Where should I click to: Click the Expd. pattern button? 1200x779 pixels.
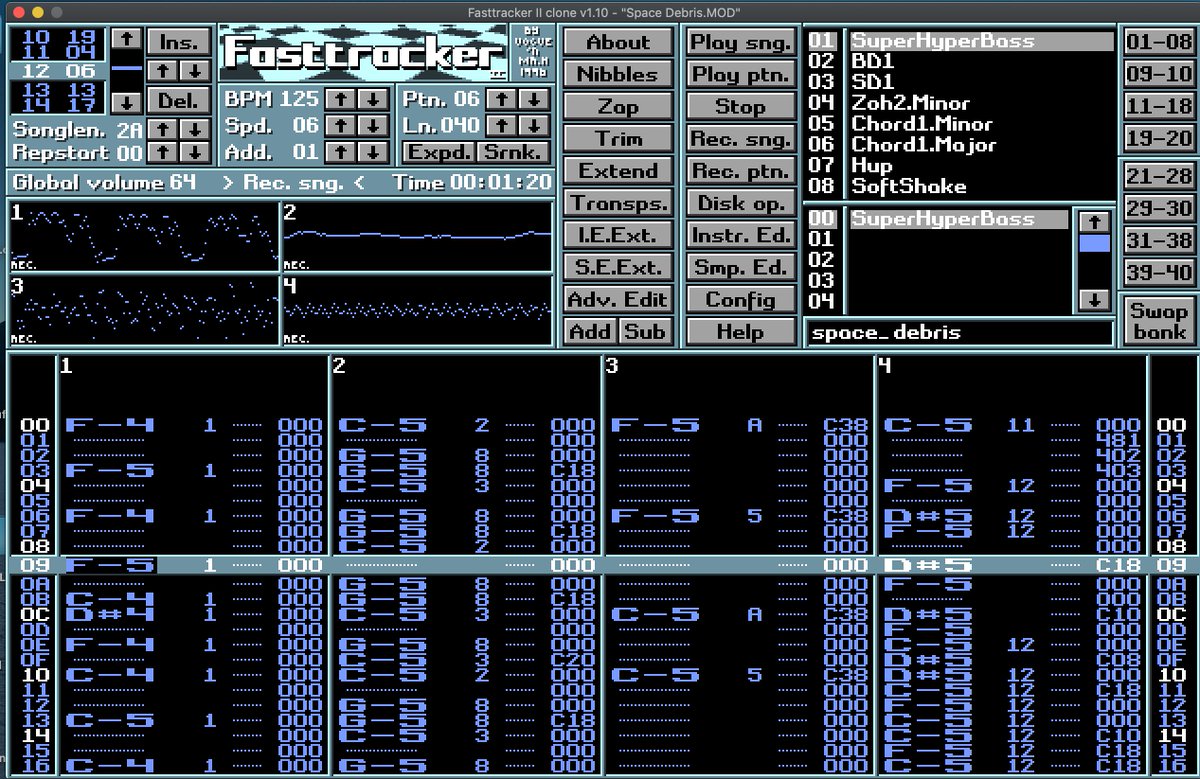tap(438, 152)
